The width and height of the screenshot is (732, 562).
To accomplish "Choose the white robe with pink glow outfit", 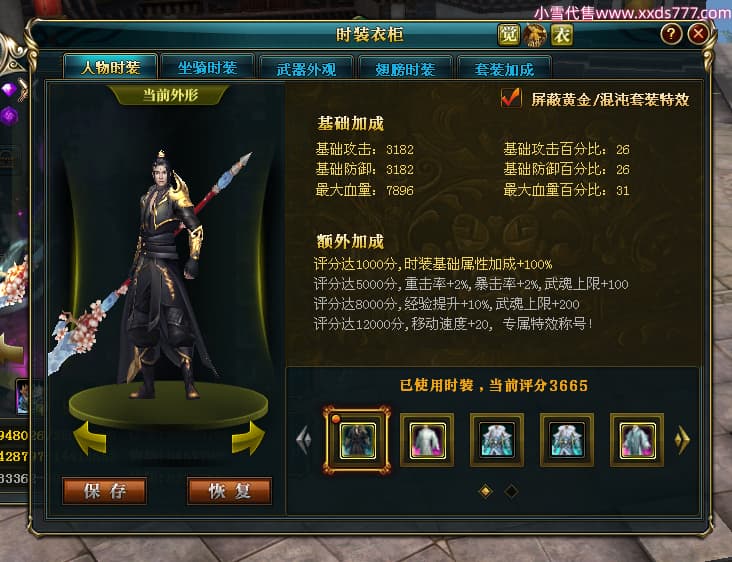I will (x=427, y=439).
